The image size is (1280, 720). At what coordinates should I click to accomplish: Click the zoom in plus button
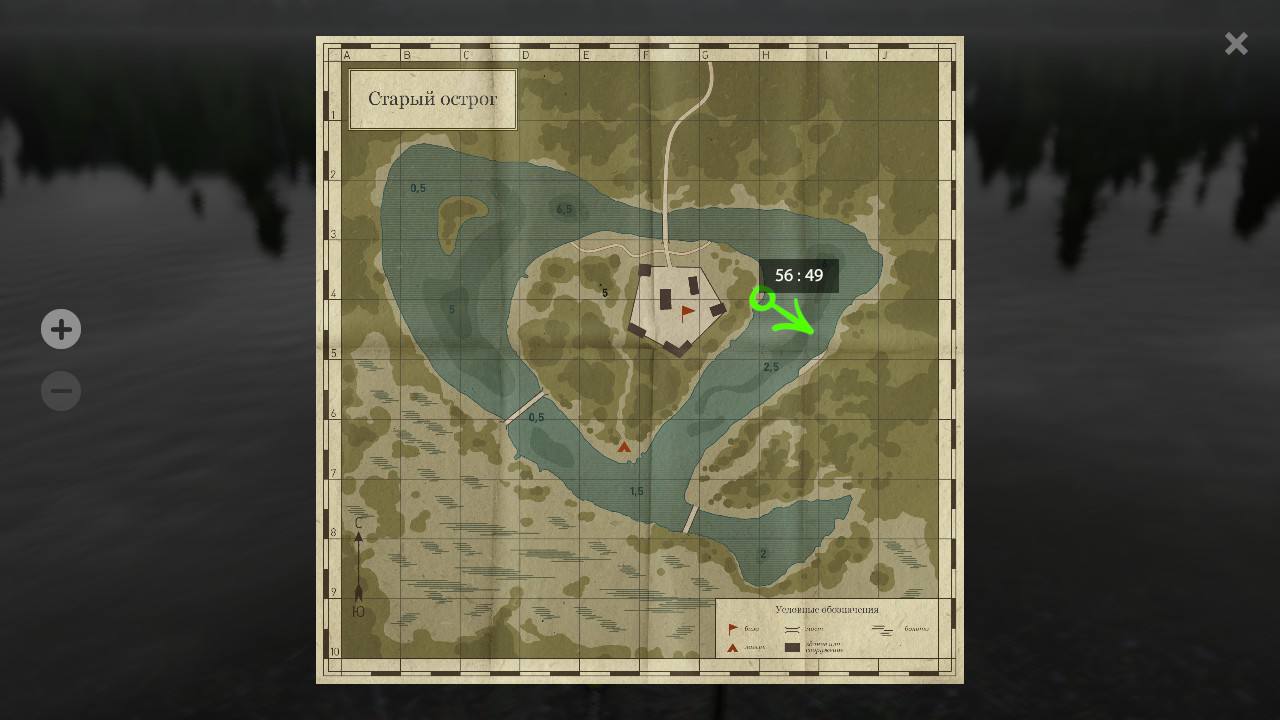coord(61,329)
